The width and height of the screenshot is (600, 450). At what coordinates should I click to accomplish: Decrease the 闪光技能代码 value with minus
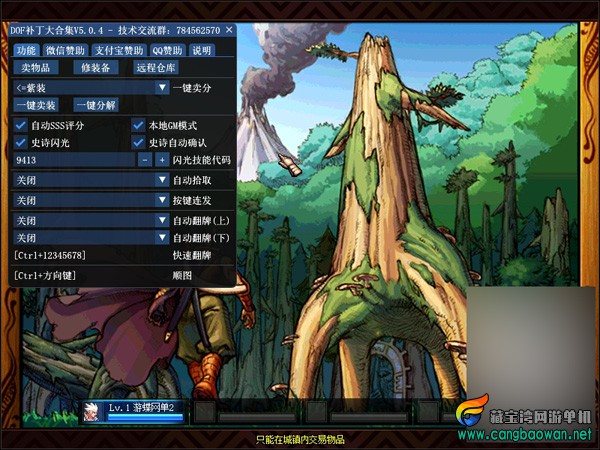tap(145, 160)
